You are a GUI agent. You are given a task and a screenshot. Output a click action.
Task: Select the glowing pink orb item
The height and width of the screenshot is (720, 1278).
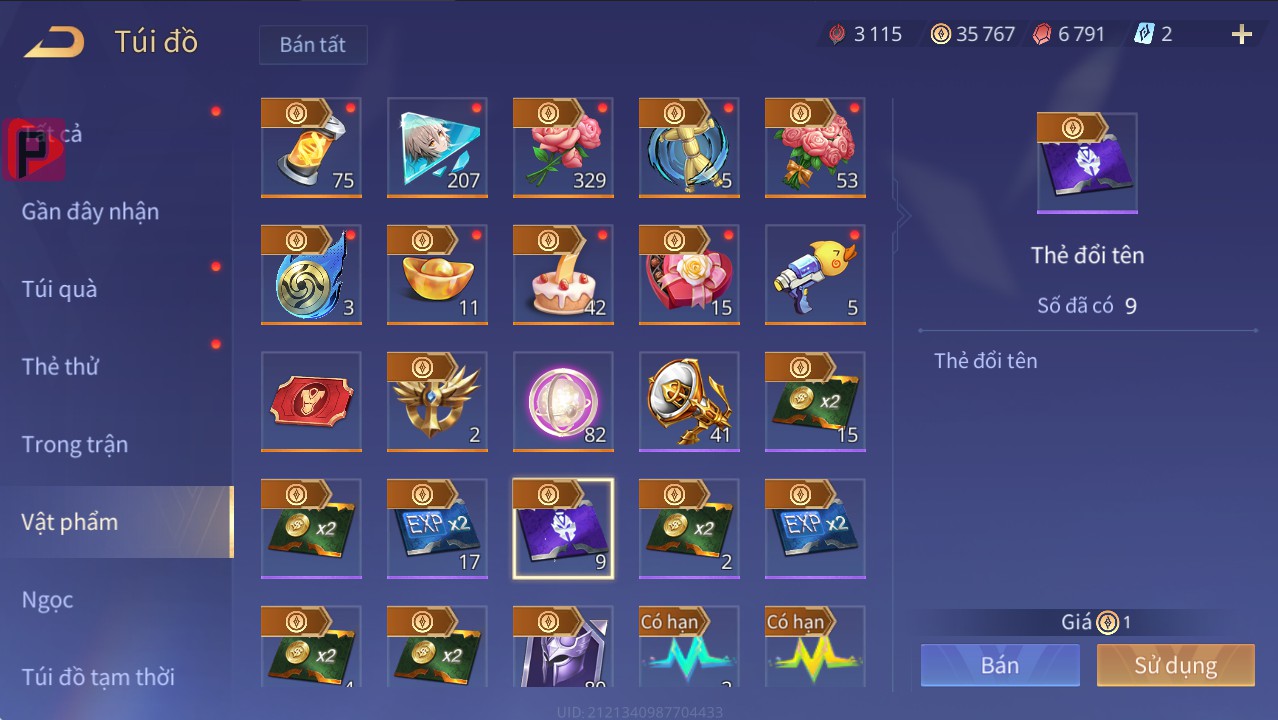coord(563,402)
